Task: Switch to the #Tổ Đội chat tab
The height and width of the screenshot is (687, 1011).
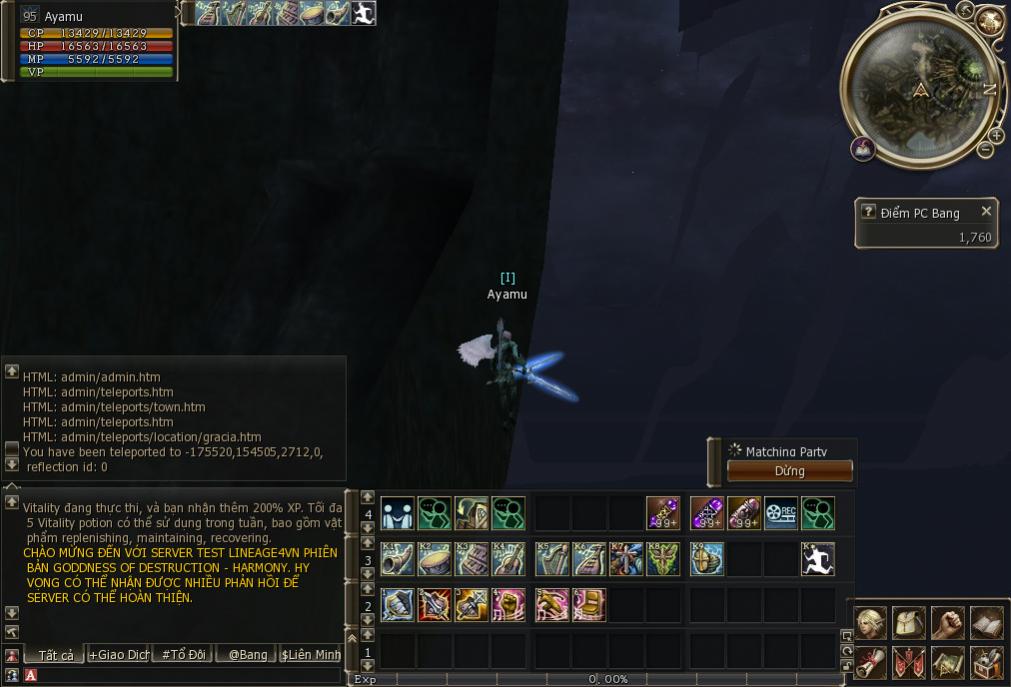Action: coord(183,655)
